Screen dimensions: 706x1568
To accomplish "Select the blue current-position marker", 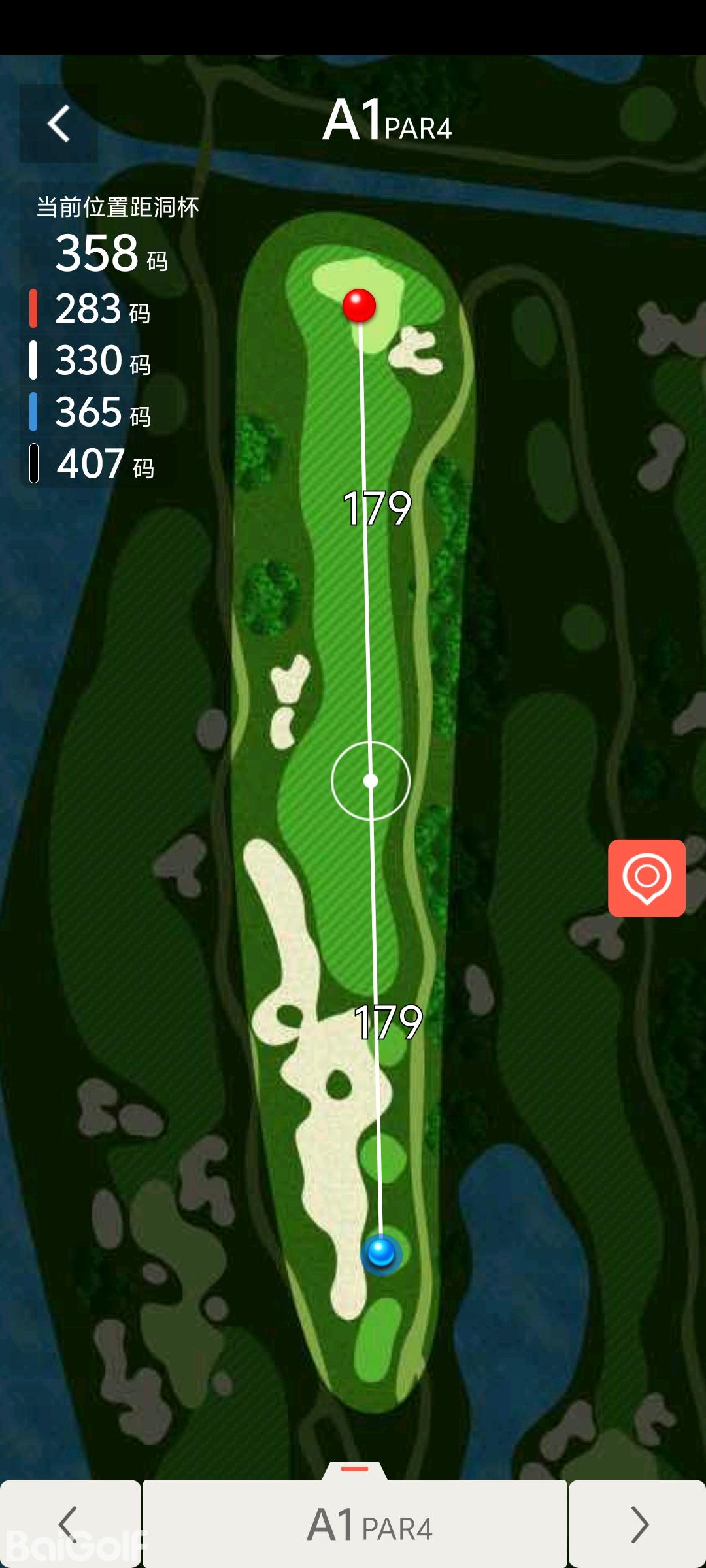I will pos(381,1253).
